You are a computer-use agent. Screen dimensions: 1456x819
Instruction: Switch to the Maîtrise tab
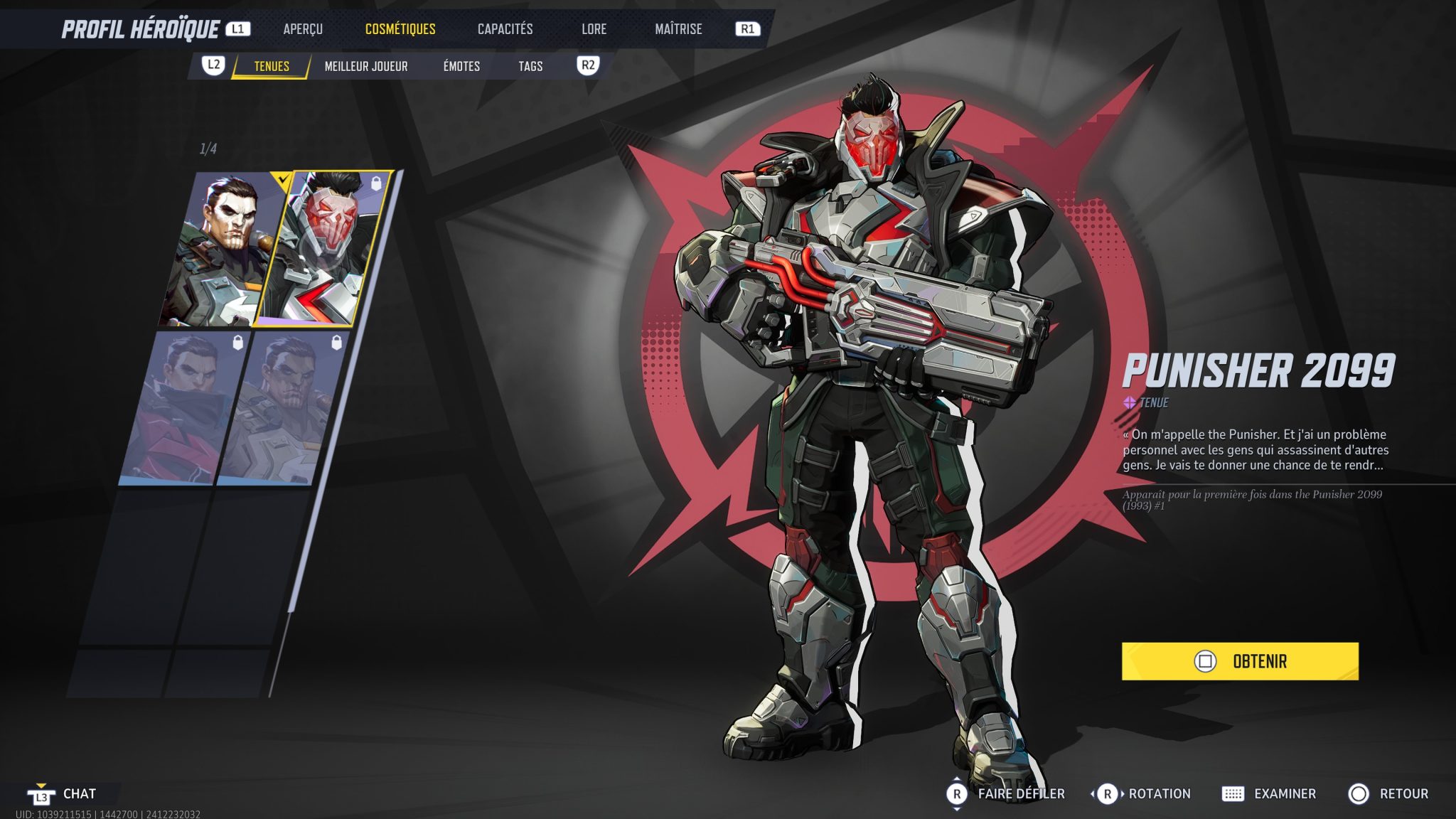pyautogui.click(x=678, y=29)
